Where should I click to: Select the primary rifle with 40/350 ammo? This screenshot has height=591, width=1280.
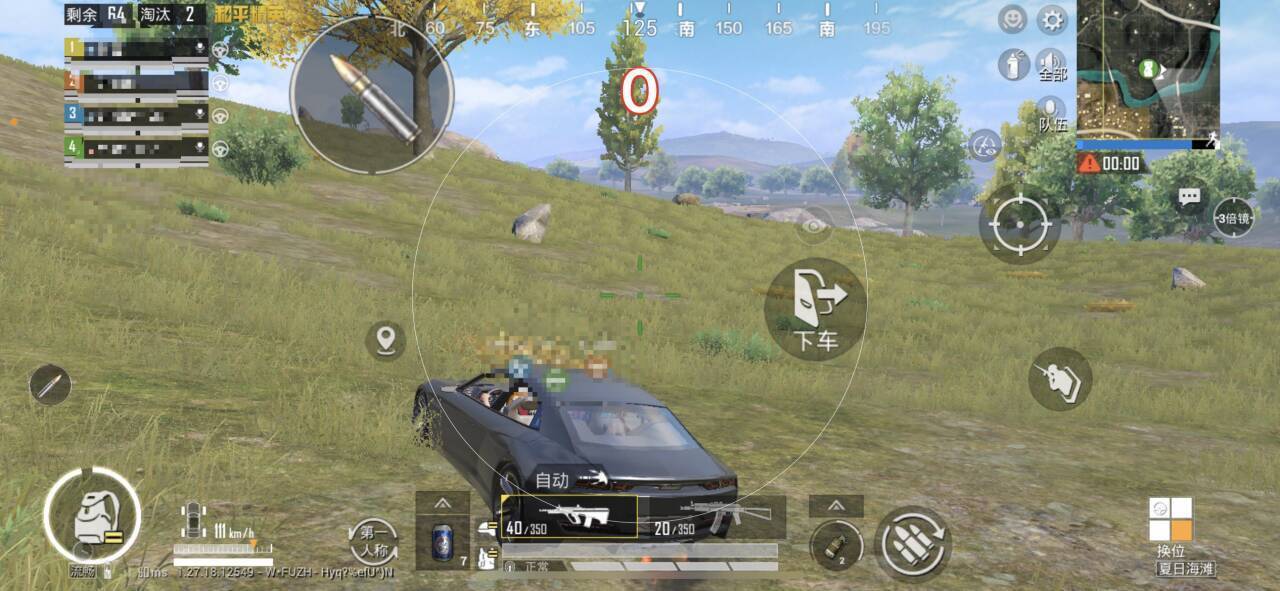click(x=568, y=517)
